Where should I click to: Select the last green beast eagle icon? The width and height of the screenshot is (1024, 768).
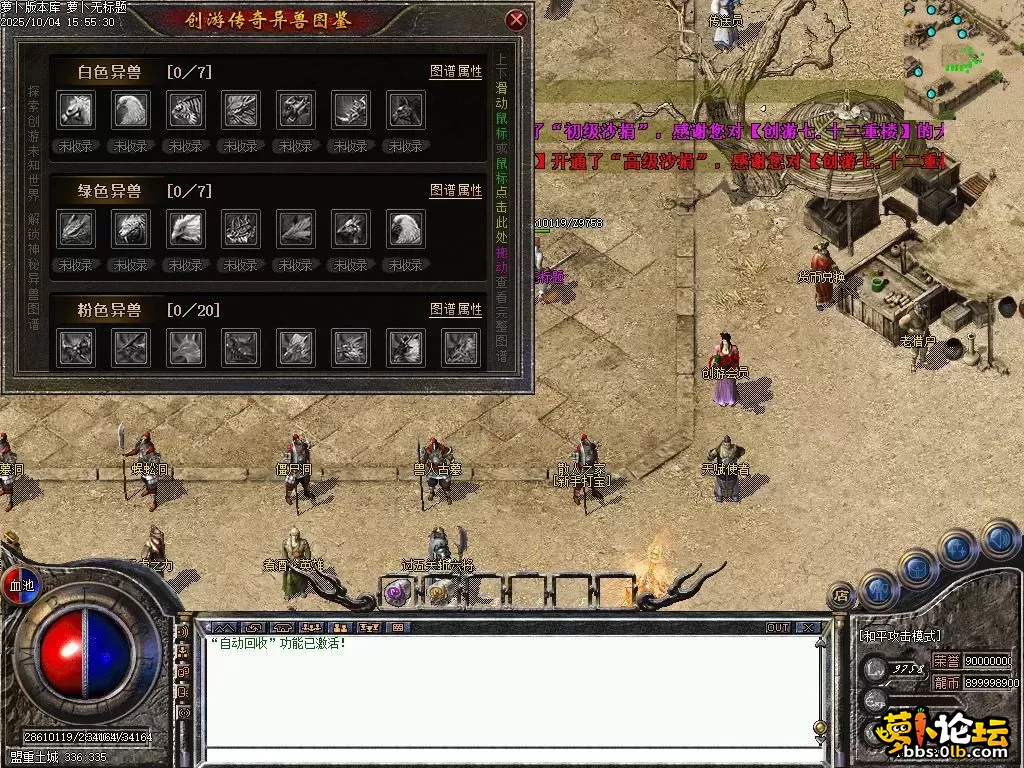coord(405,229)
